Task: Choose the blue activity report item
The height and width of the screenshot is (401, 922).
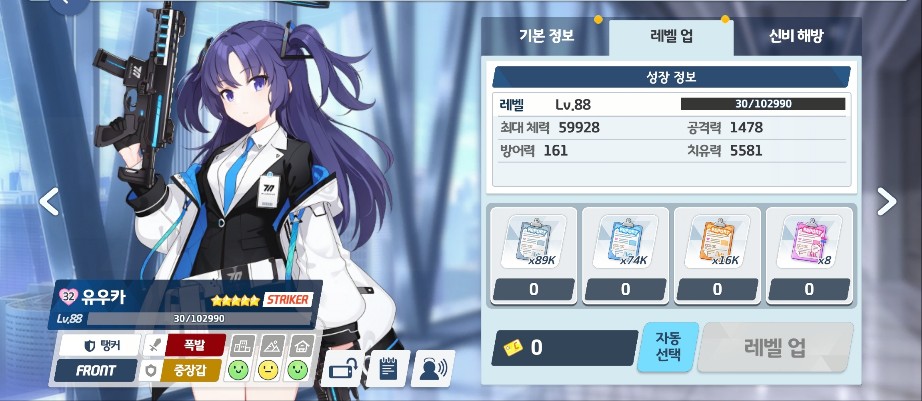Action: click(625, 245)
